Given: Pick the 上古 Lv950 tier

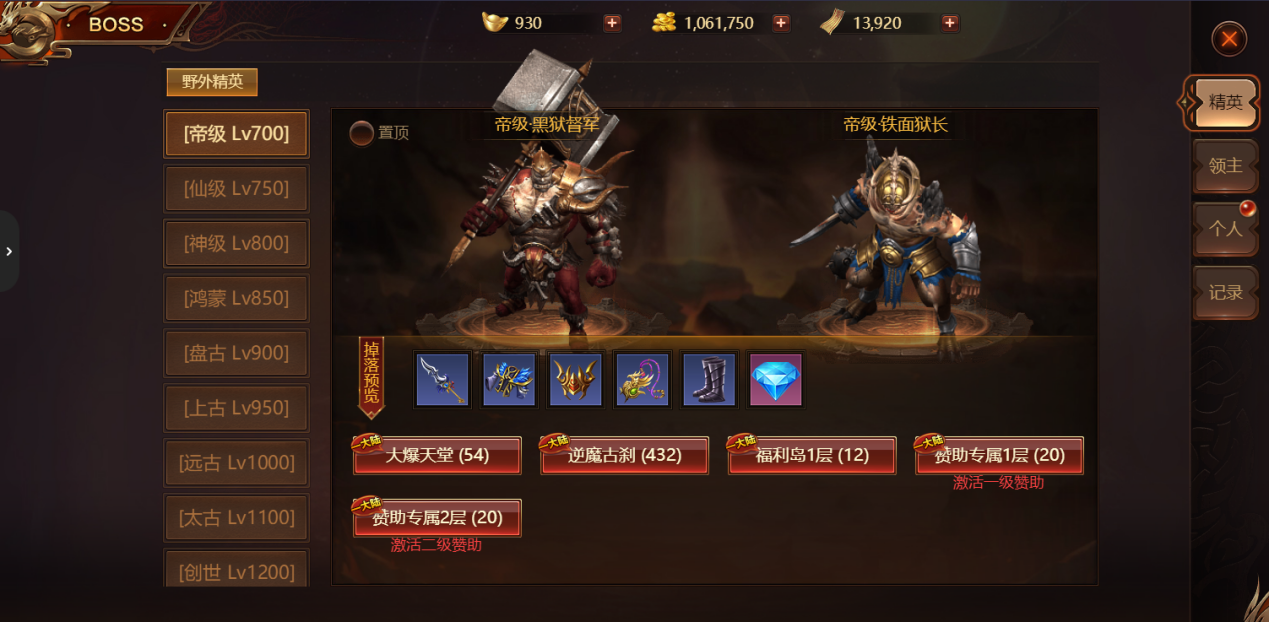Looking at the screenshot, I should [x=236, y=409].
